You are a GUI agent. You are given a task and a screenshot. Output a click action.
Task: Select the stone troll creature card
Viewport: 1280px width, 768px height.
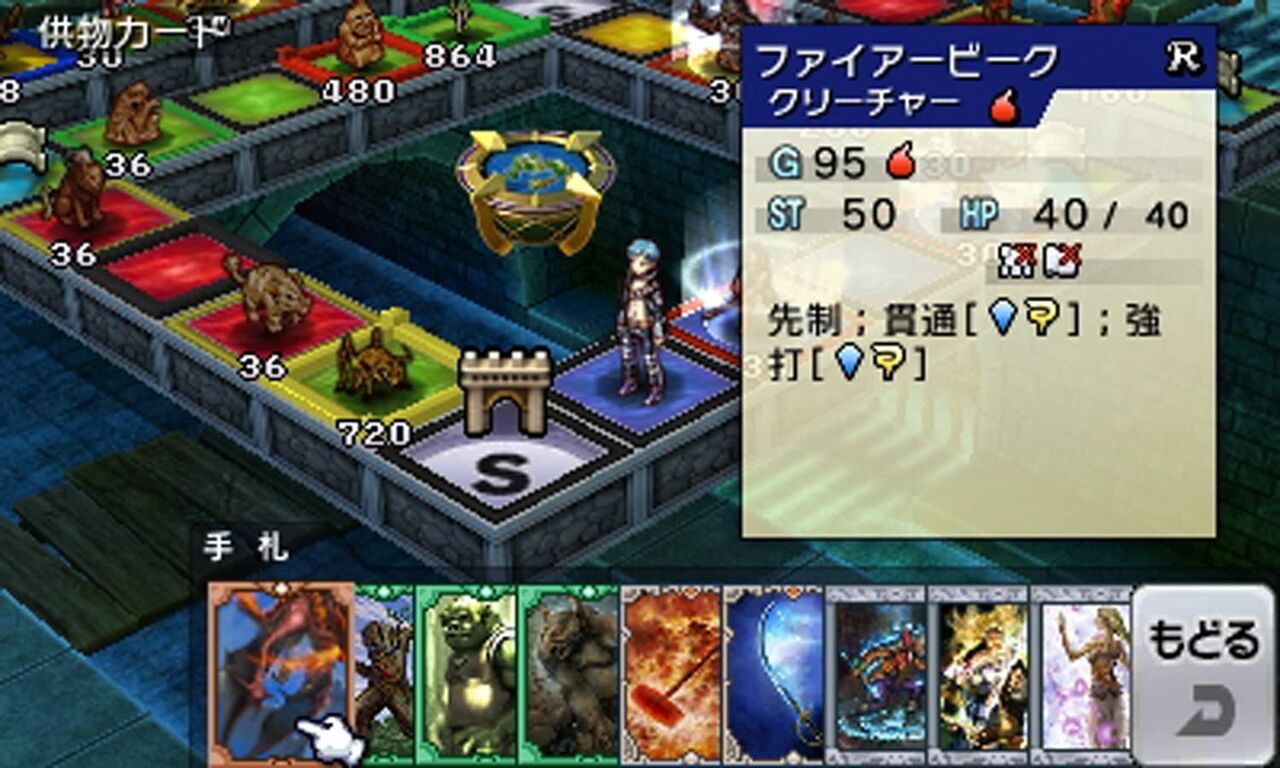tap(572, 675)
